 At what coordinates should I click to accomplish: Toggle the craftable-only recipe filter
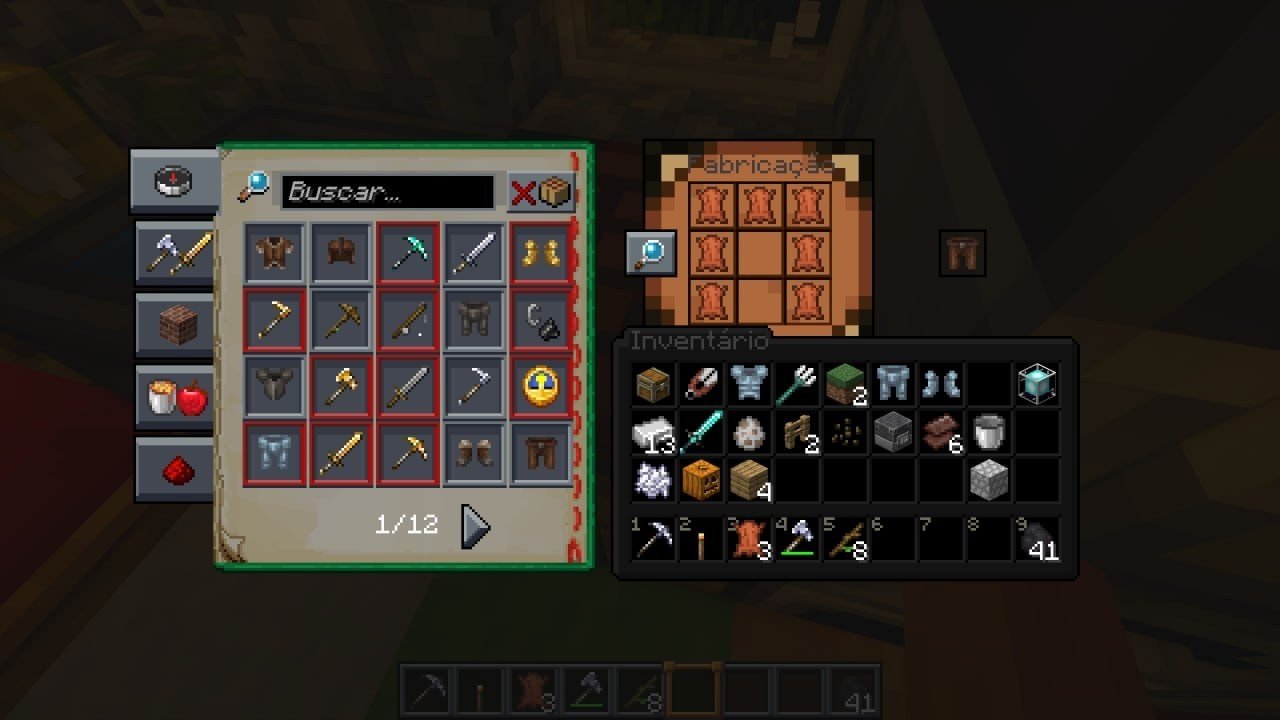(x=541, y=192)
